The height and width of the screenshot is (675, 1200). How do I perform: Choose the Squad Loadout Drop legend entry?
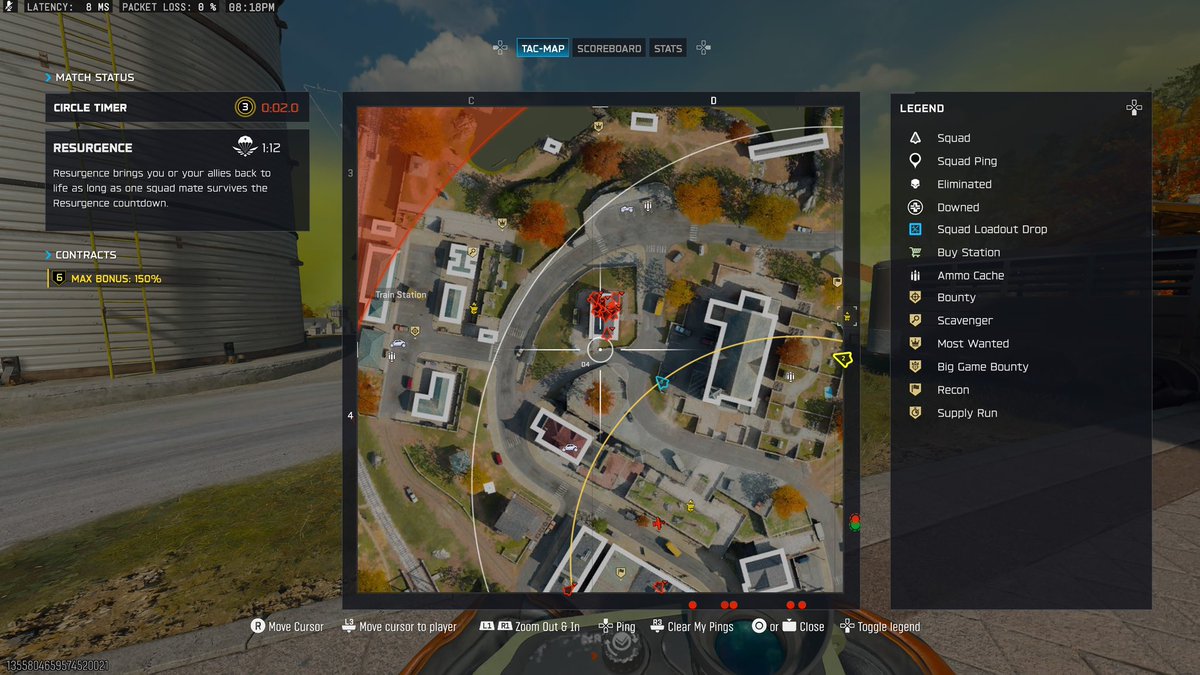coord(991,229)
